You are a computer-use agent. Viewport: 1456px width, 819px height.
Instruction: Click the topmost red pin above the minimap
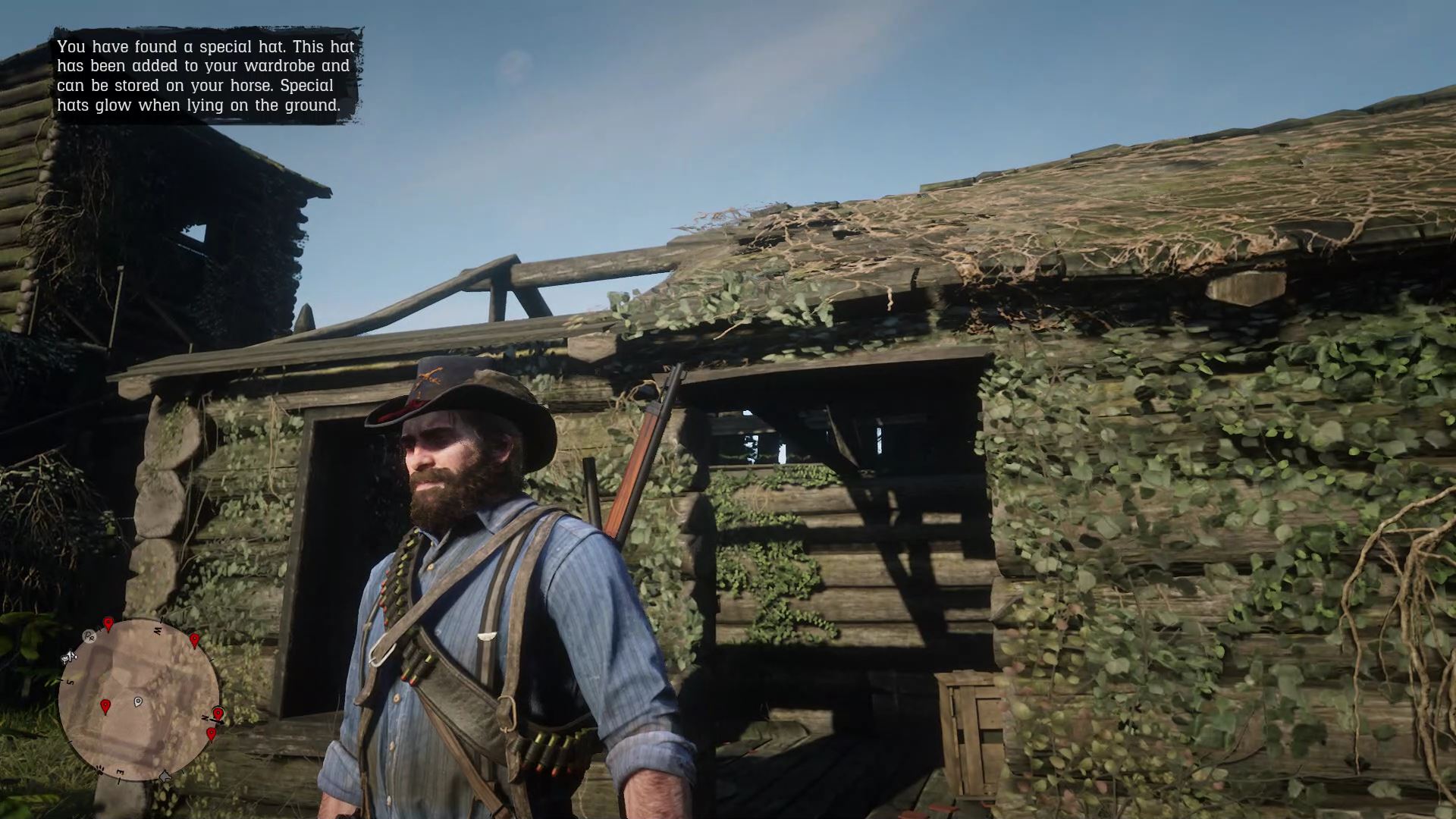tap(108, 623)
